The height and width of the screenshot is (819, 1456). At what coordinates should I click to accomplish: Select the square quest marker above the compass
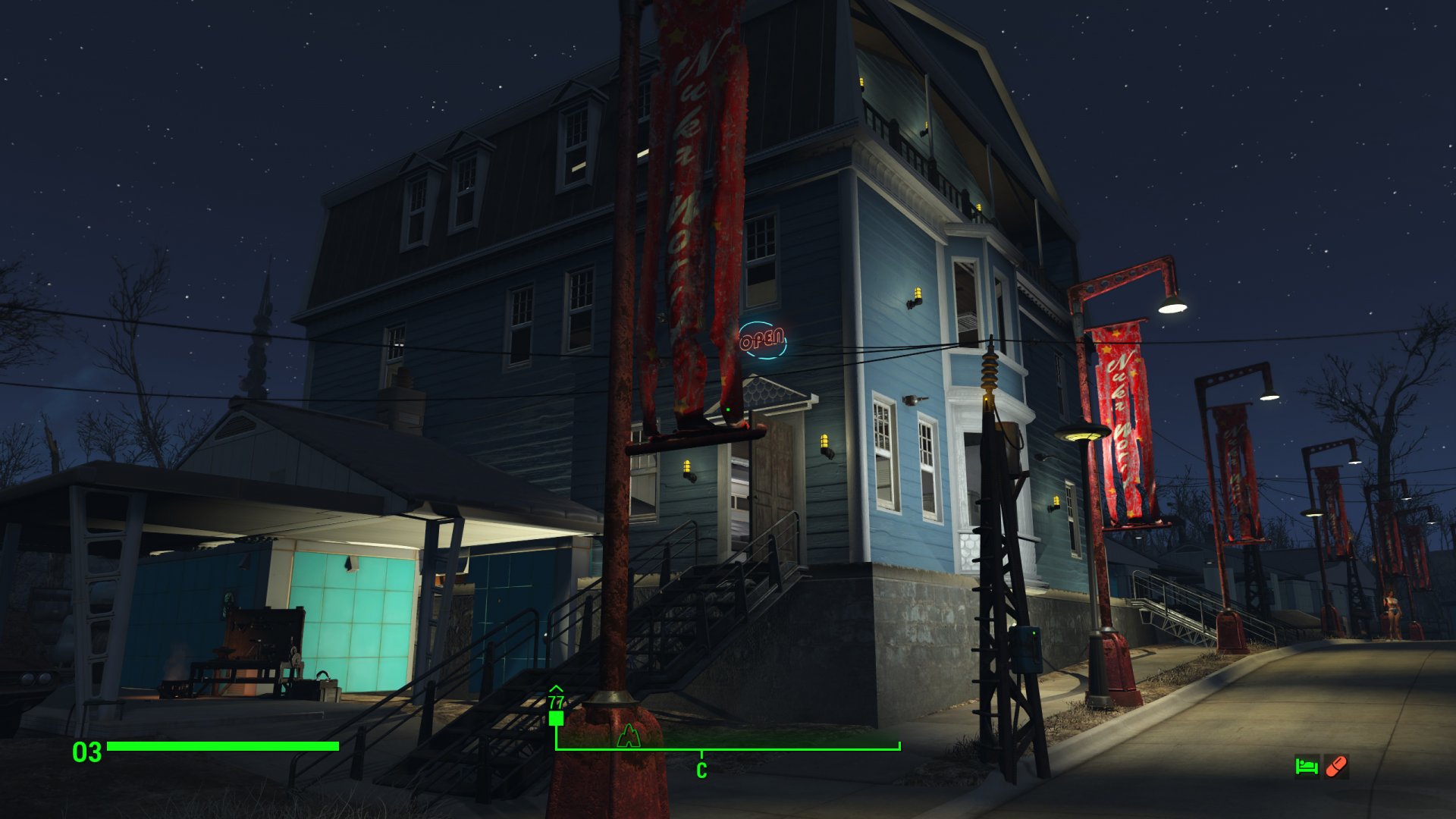(556, 717)
